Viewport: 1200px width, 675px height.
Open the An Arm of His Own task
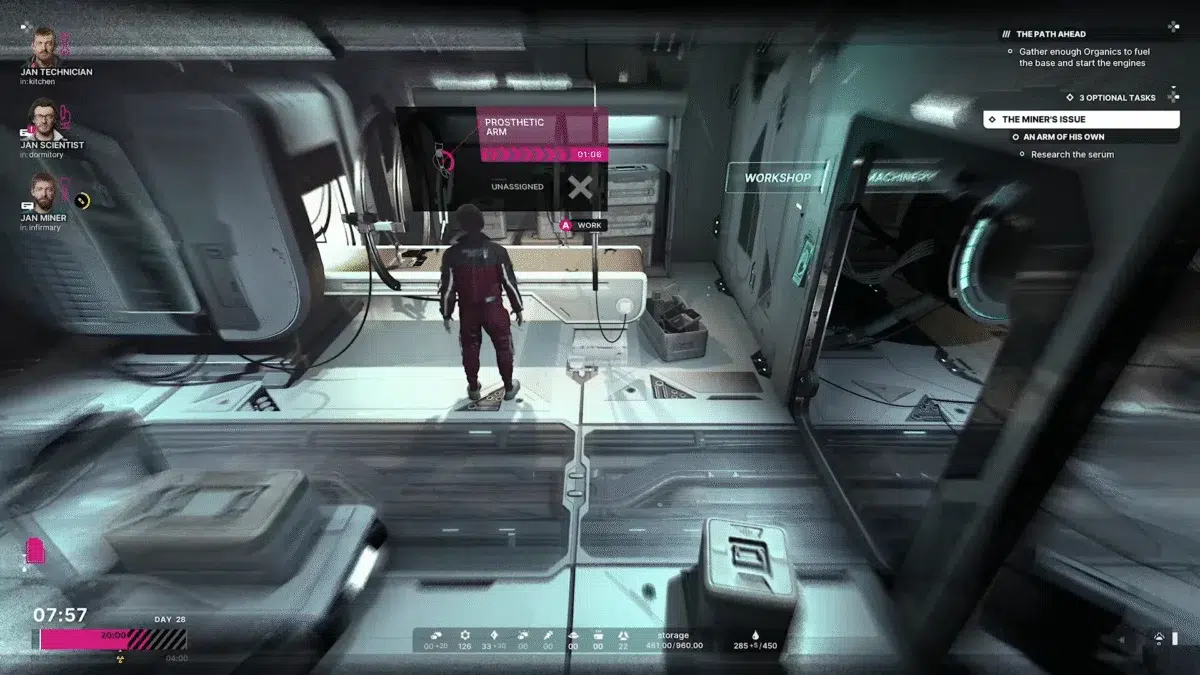[x=1066, y=137]
